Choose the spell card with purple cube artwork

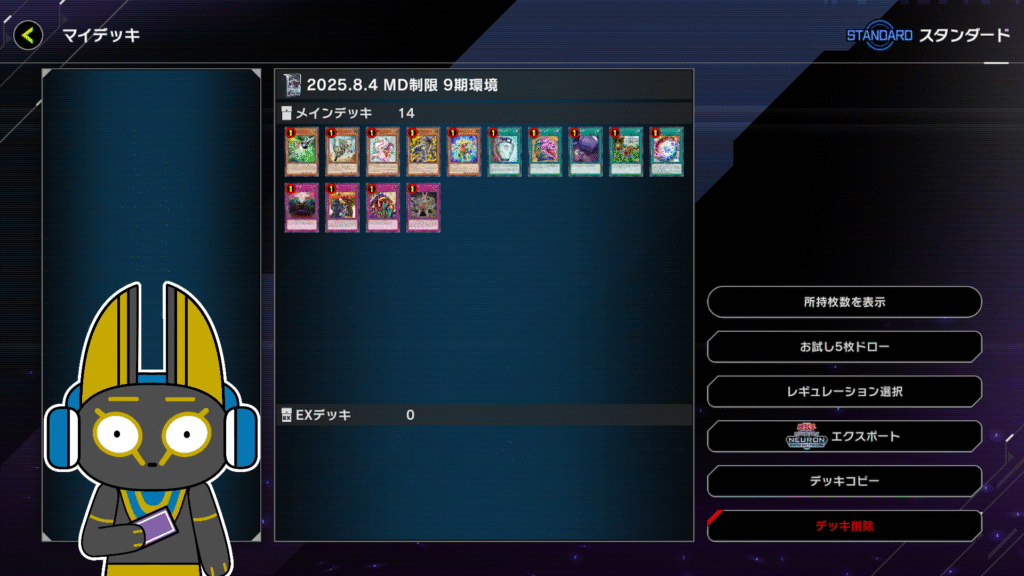coord(585,152)
